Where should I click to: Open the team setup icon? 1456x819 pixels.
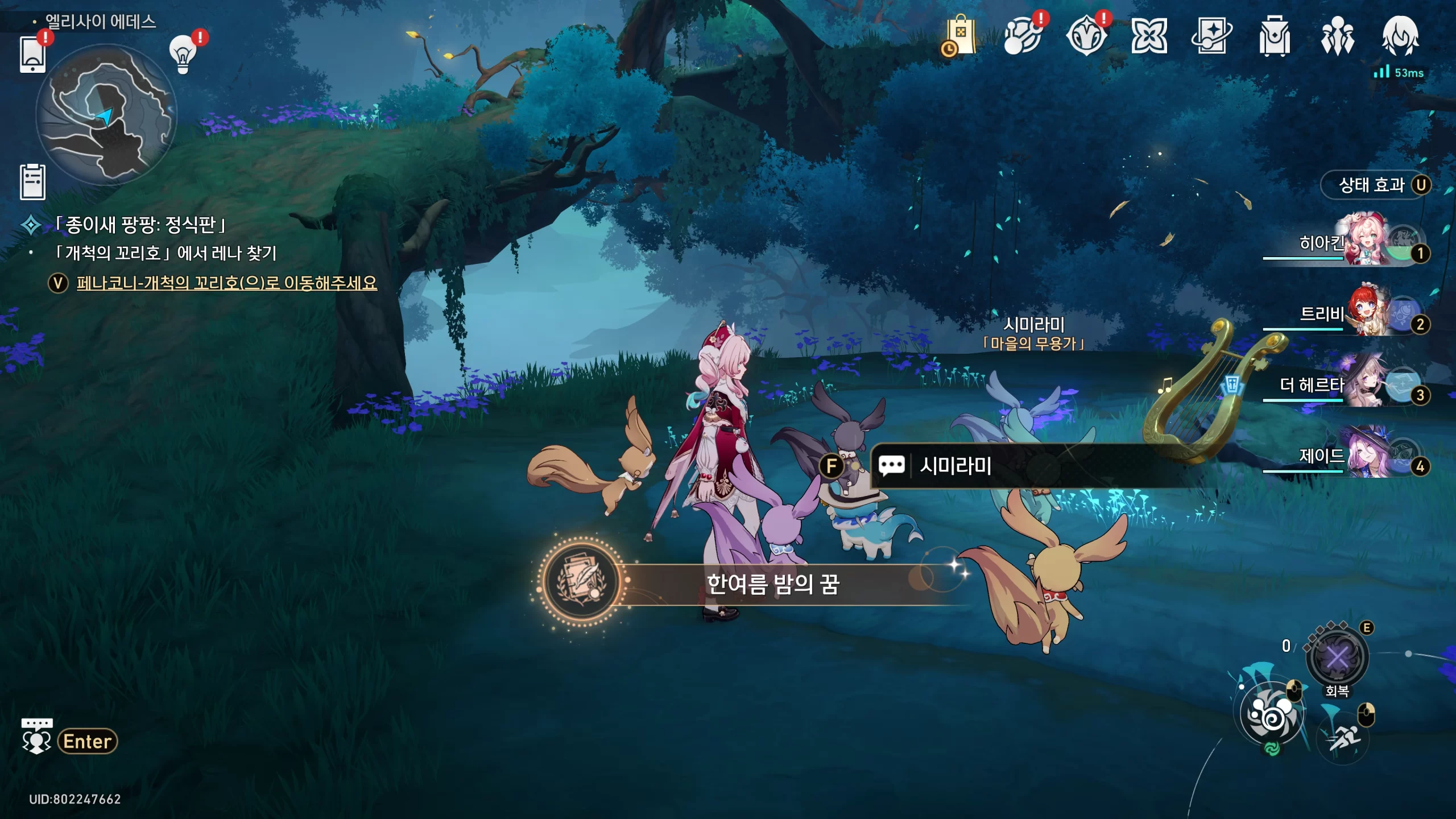1337,36
